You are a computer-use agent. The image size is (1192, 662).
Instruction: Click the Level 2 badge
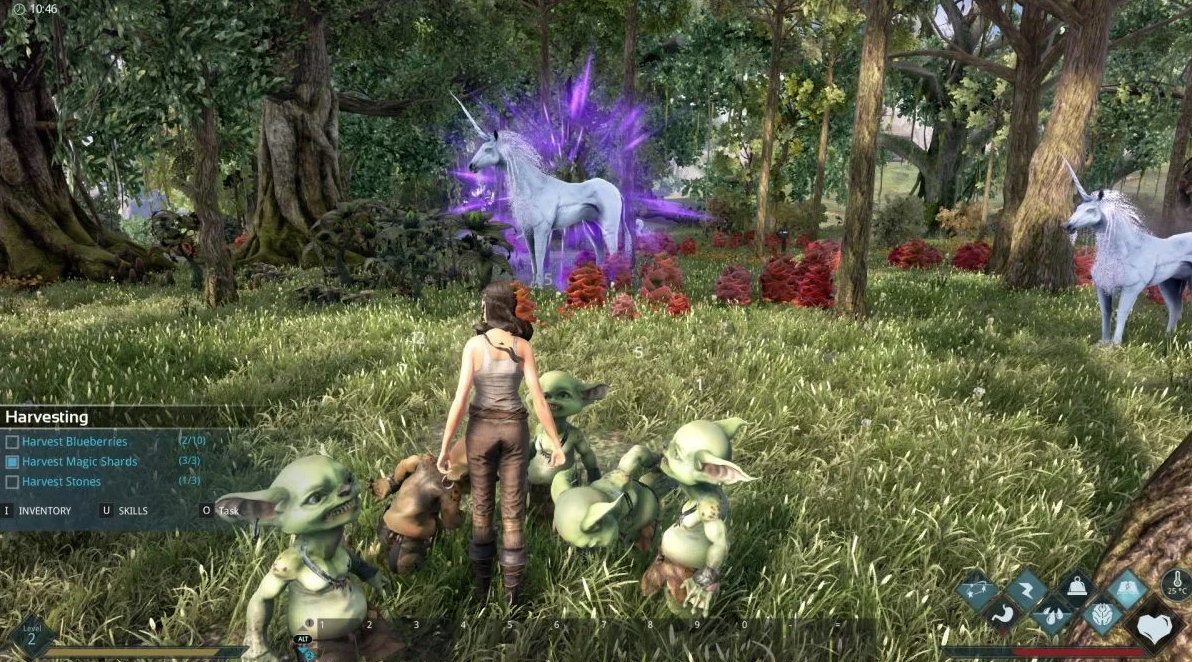click(31, 637)
